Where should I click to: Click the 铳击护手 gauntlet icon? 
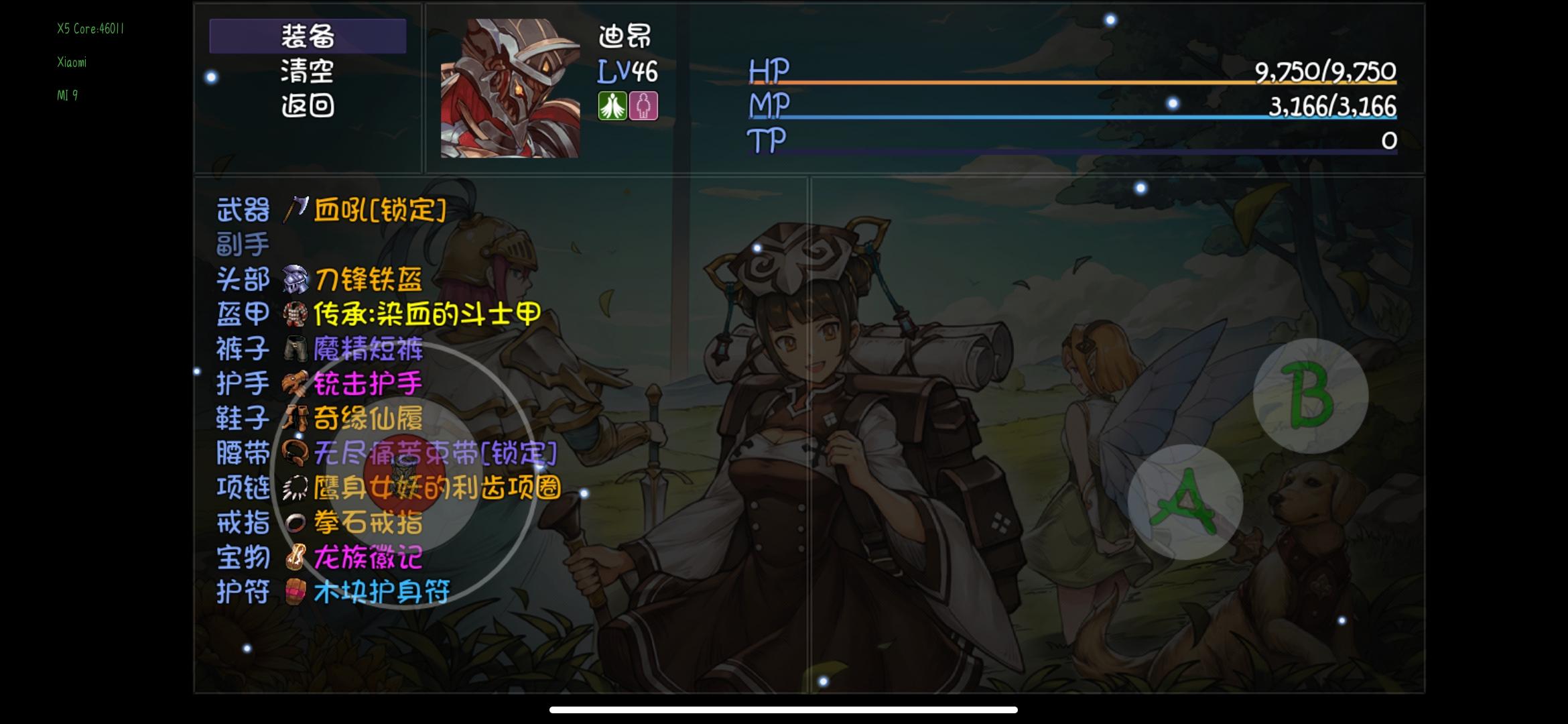(x=295, y=383)
